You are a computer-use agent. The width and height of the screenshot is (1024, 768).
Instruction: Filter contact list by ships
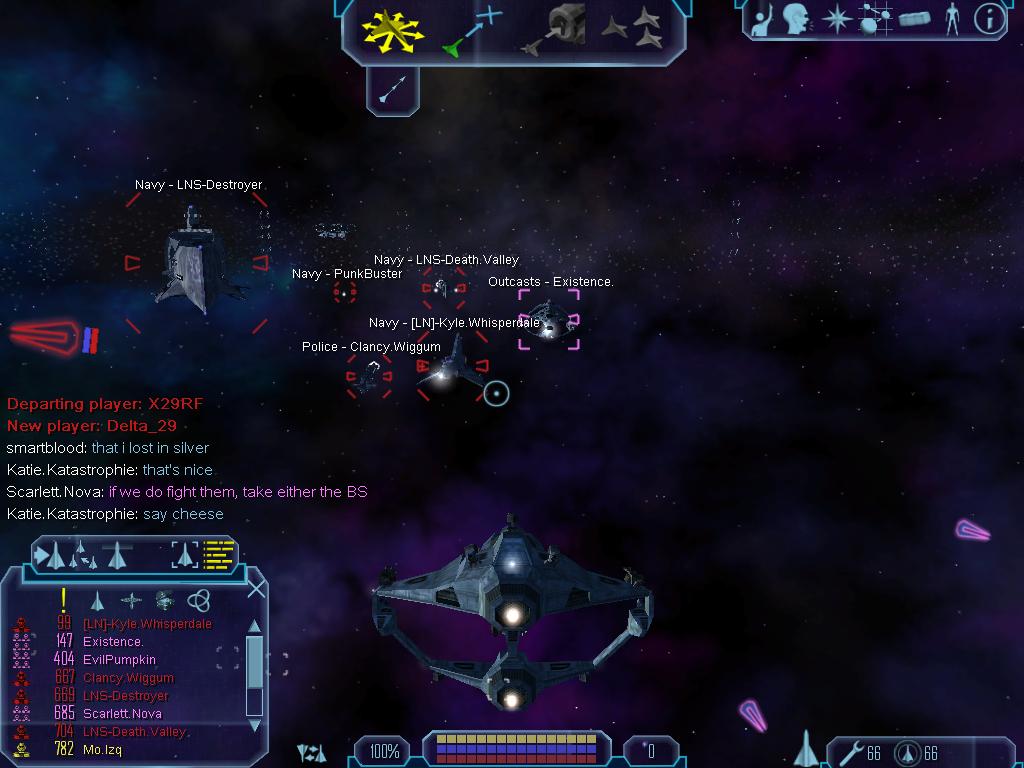tap(97, 601)
